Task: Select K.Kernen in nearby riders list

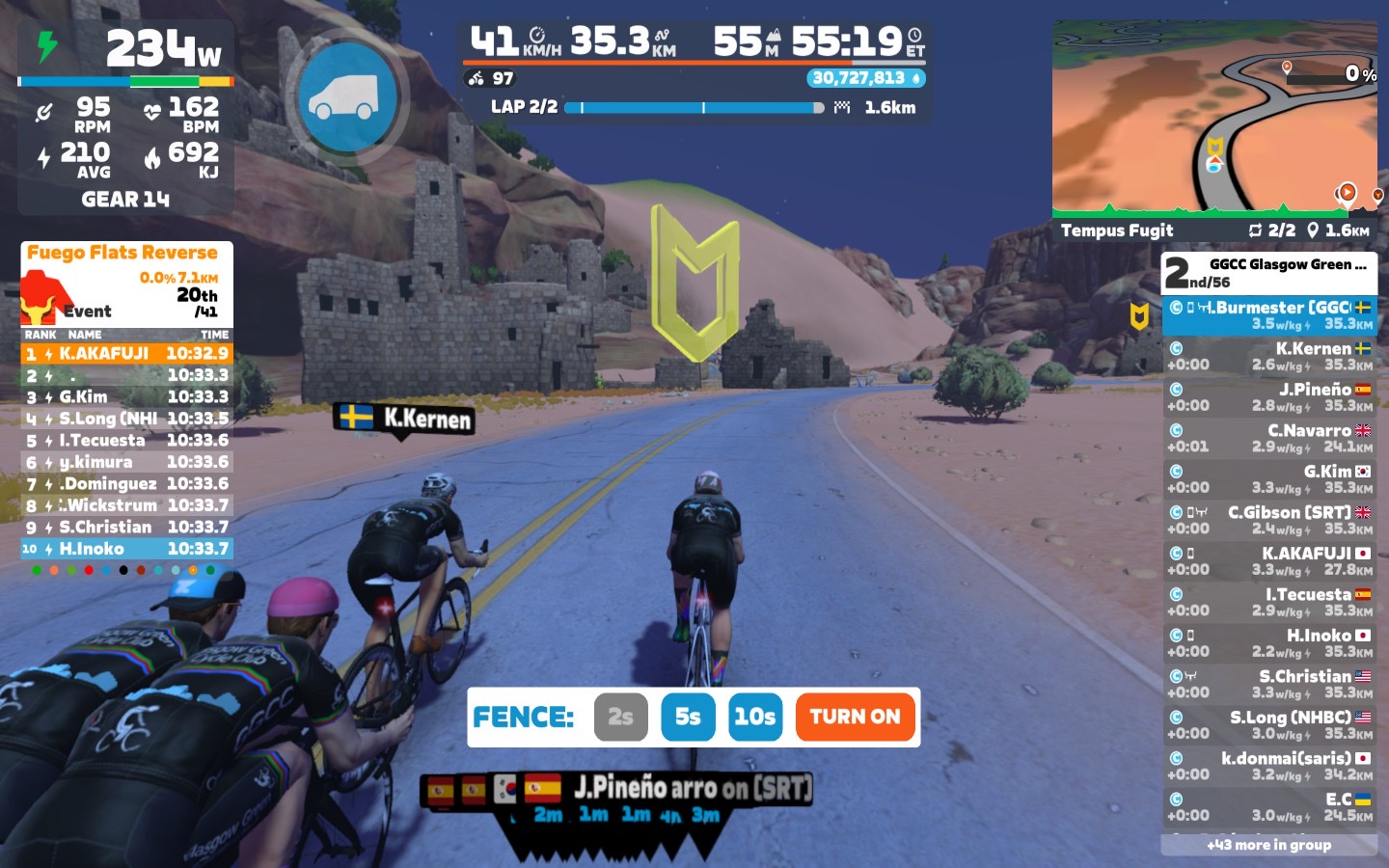Action: click(1268, 356)
